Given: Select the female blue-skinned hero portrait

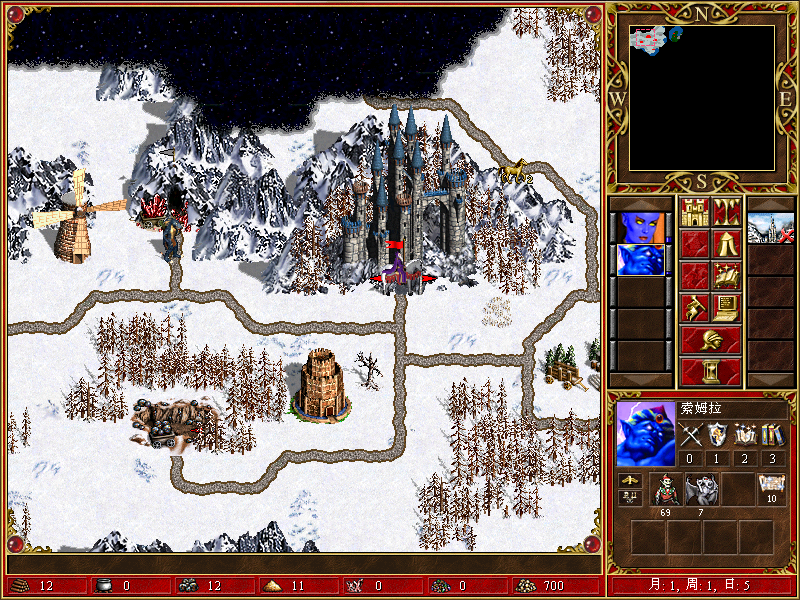Looking at the screenshot, I should point(640,227).
